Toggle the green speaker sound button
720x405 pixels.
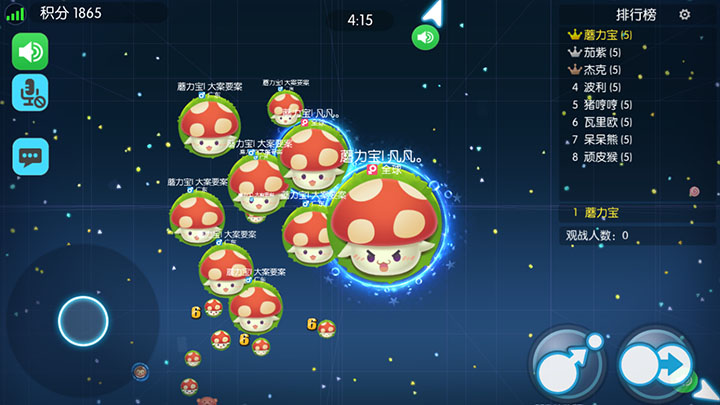[x=30, y=51]
